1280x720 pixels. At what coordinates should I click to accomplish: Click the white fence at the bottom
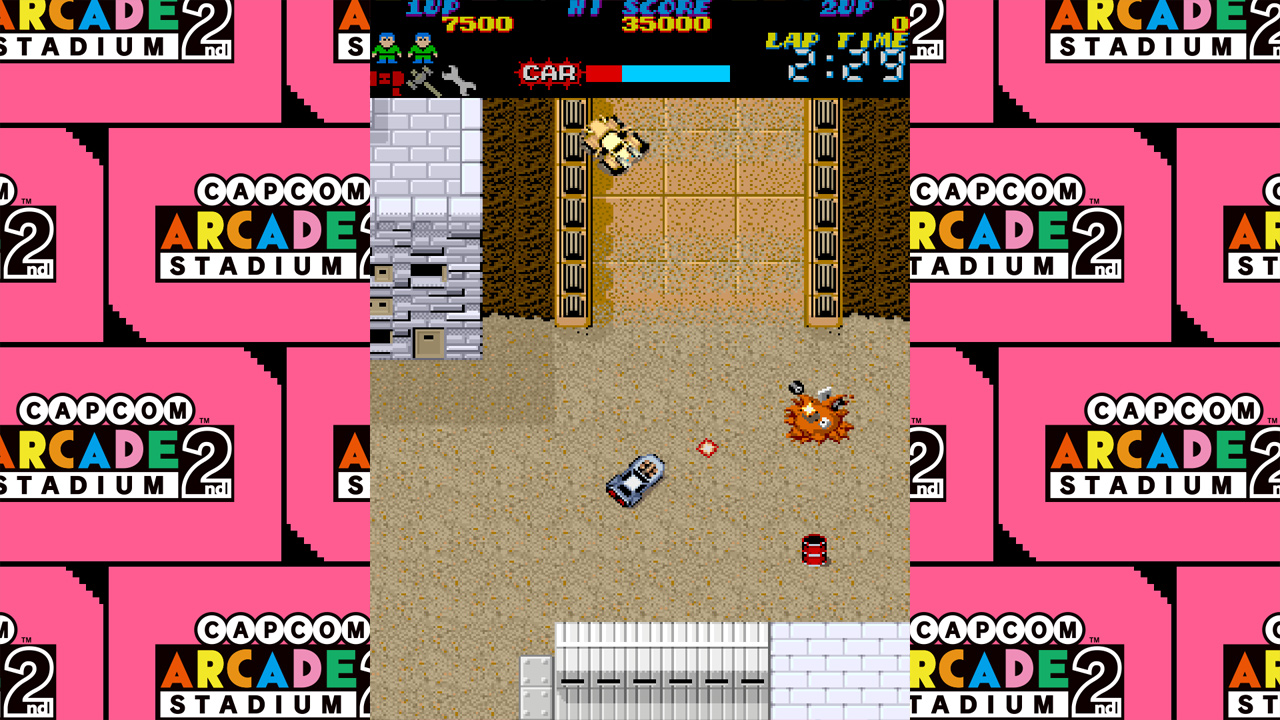[660, 670]
